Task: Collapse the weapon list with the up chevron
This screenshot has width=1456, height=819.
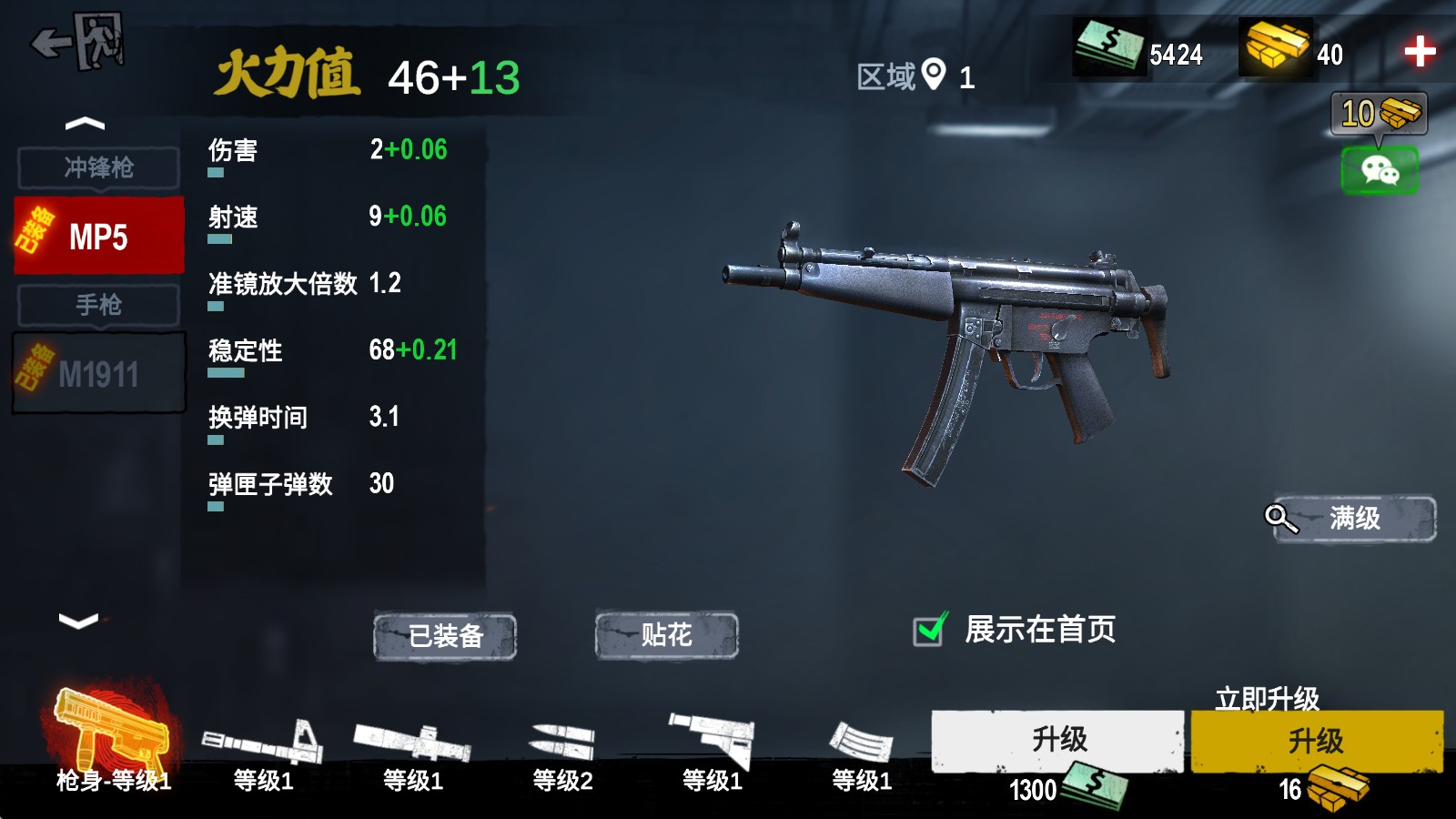Action: (x=86, y=123)
